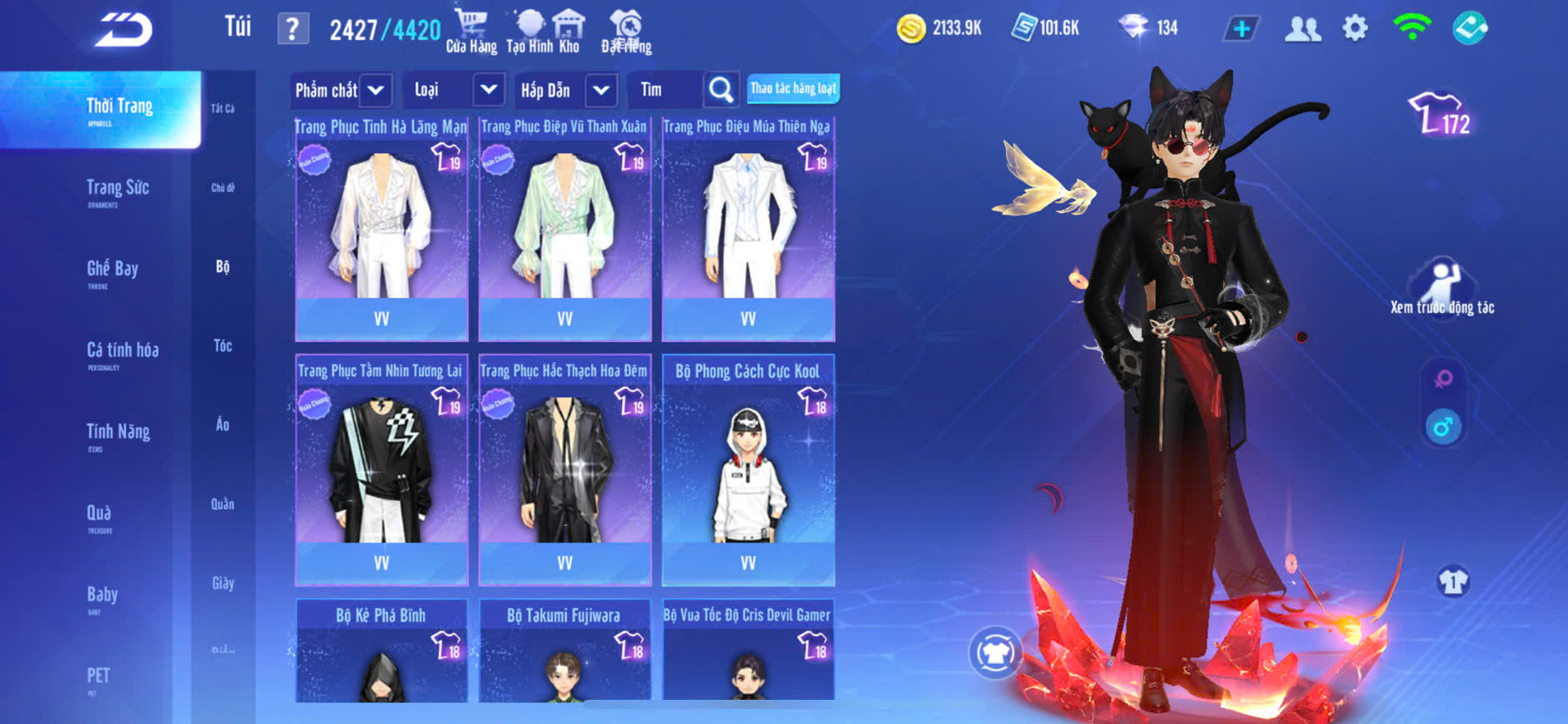This screenshot has height=724, width=1568.
Task: Switch to the Trang Sức tab
Action: coord(117,190)
